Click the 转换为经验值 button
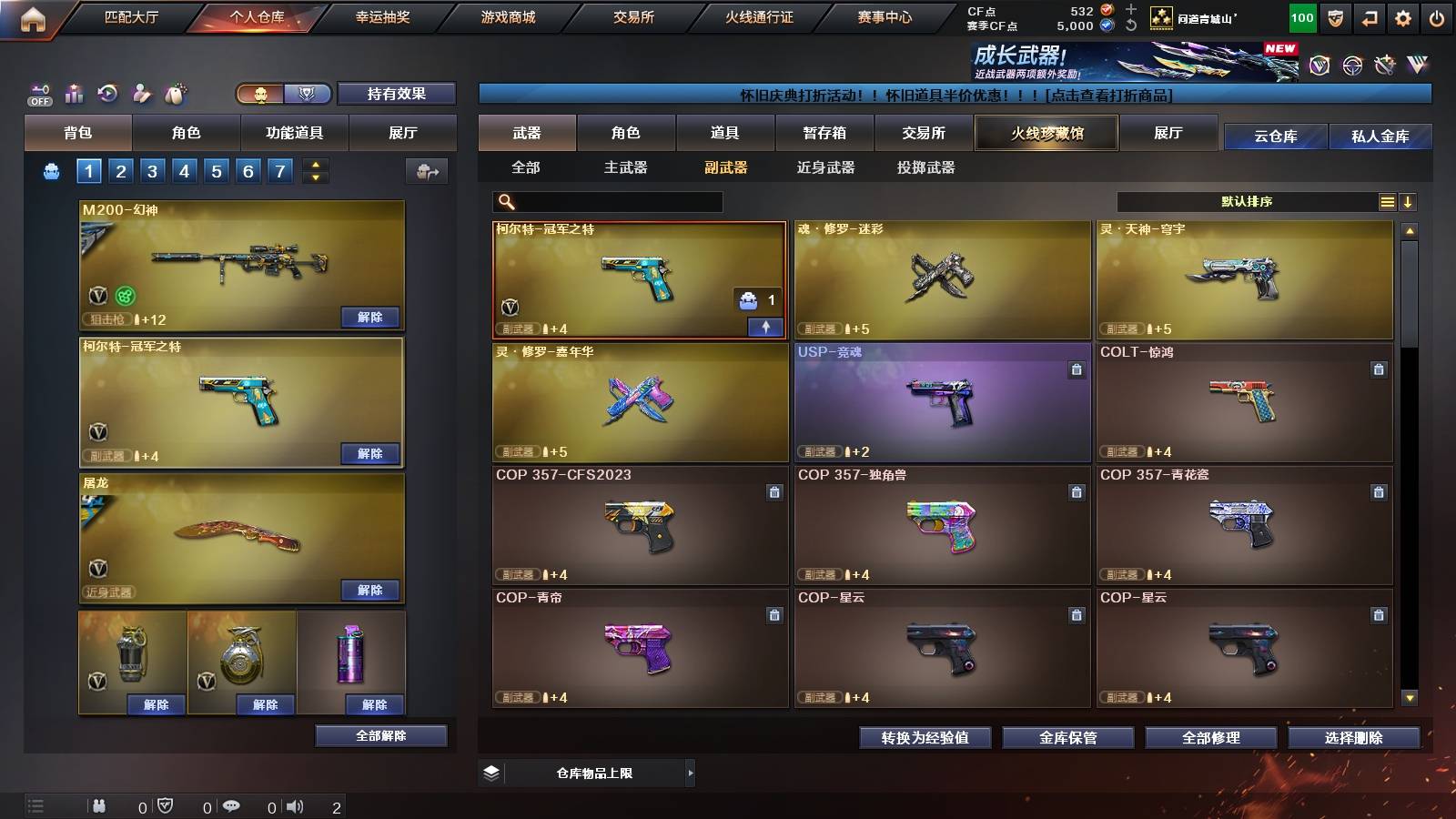1456x819 pixels. pos(926,739)
